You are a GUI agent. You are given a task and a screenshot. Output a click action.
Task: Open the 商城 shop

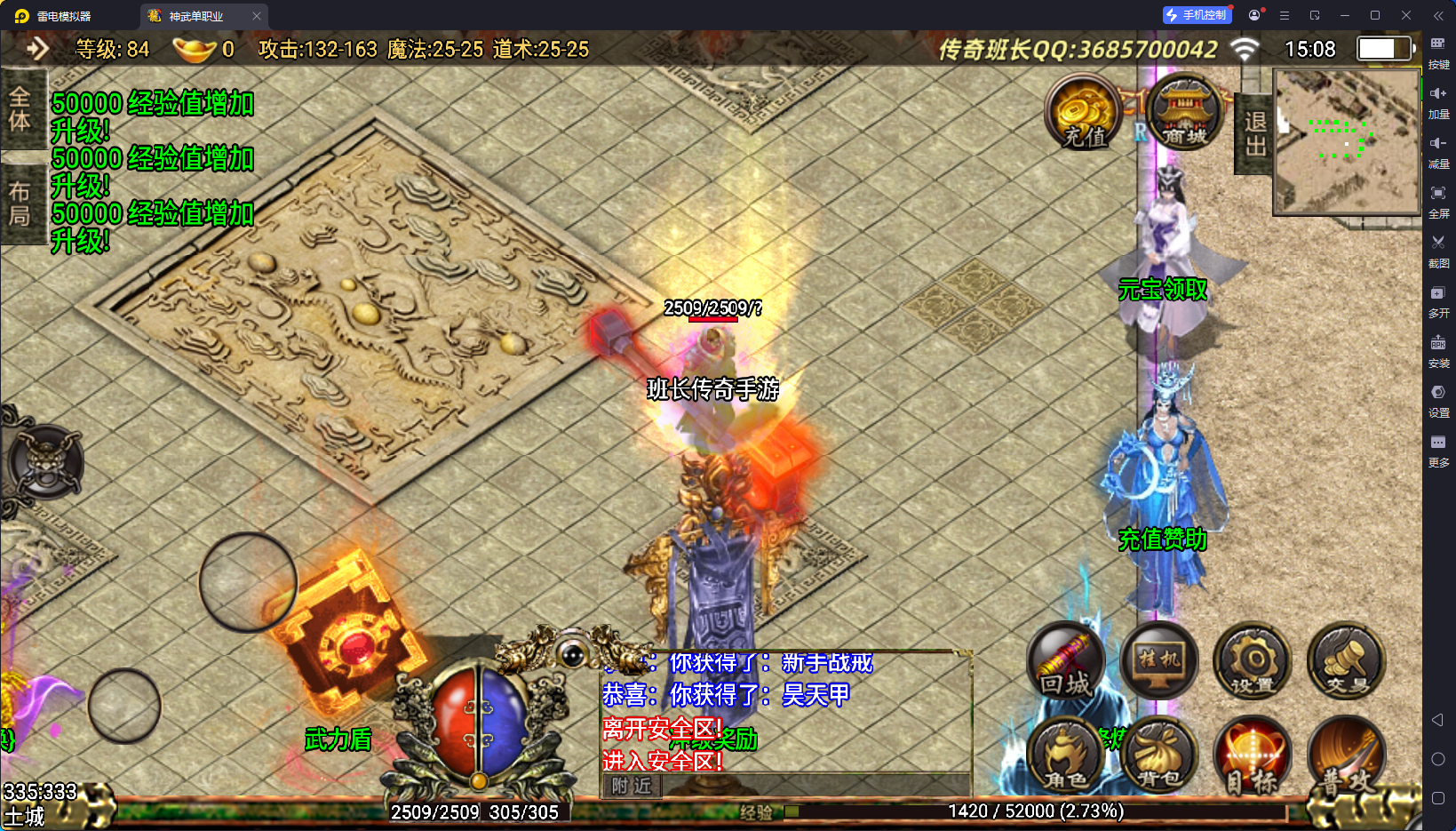tap(1184, 112)
